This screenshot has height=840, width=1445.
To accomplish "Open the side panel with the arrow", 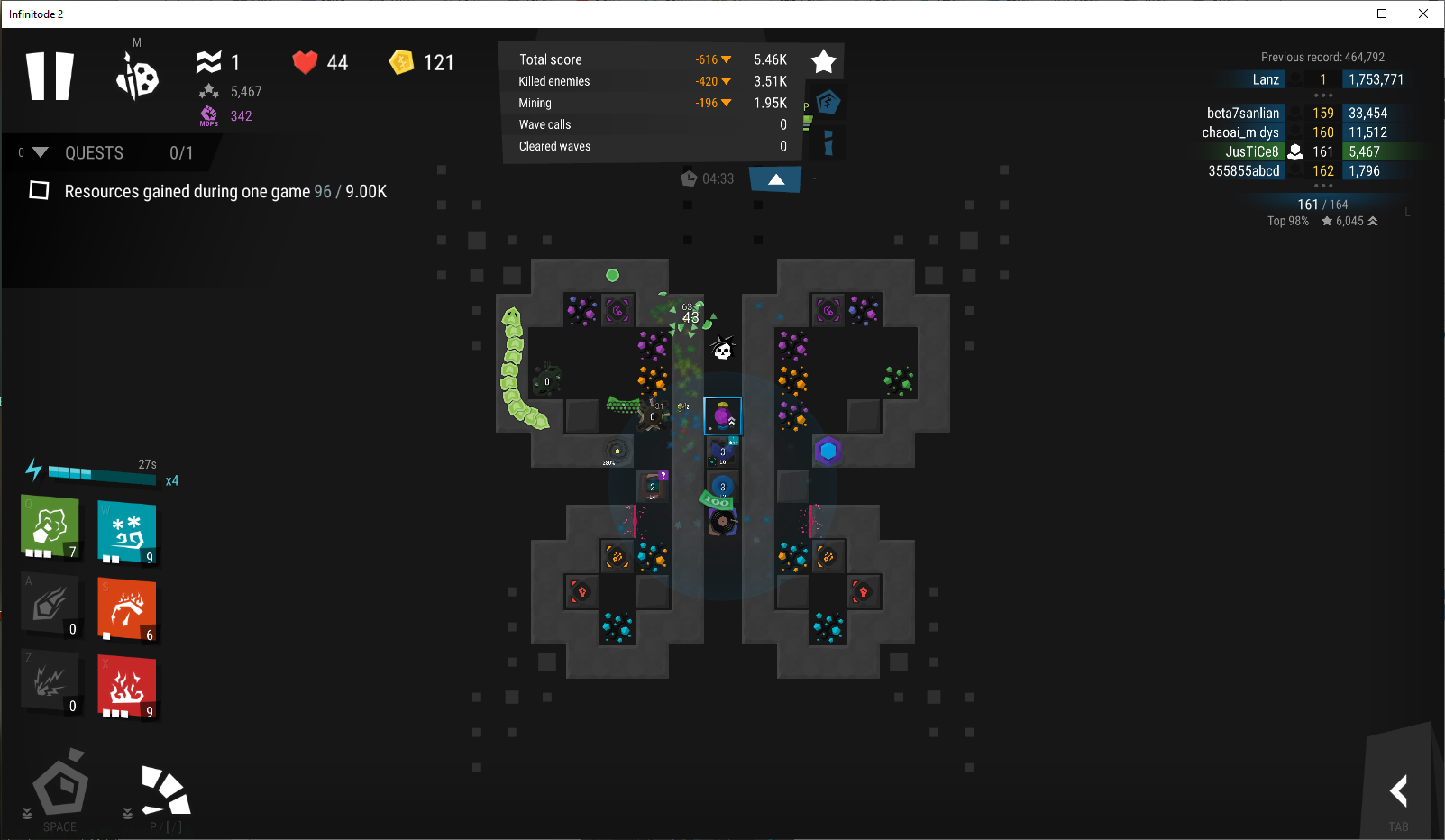I will pos(1398,791).
